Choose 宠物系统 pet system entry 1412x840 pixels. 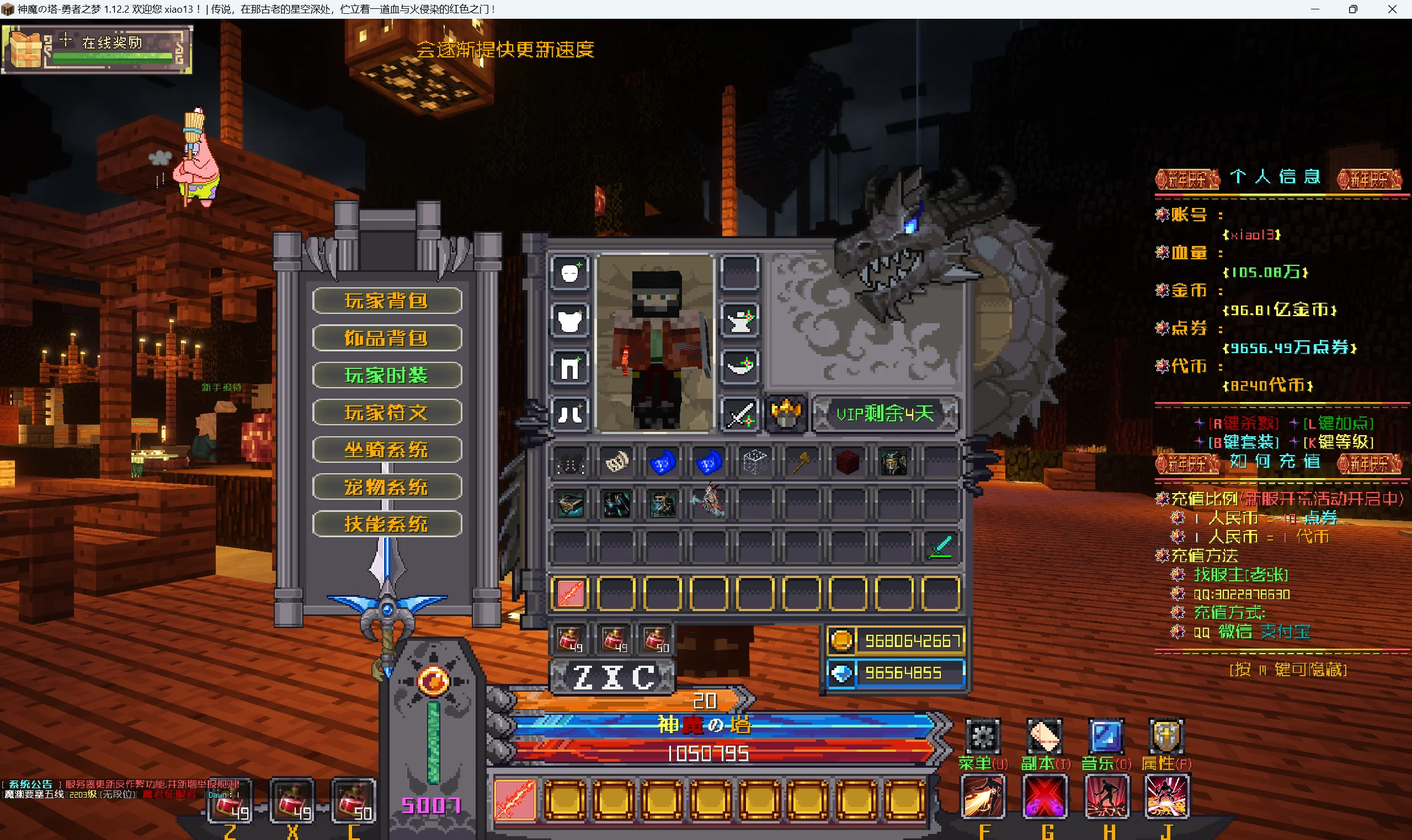tap(387, 488)
